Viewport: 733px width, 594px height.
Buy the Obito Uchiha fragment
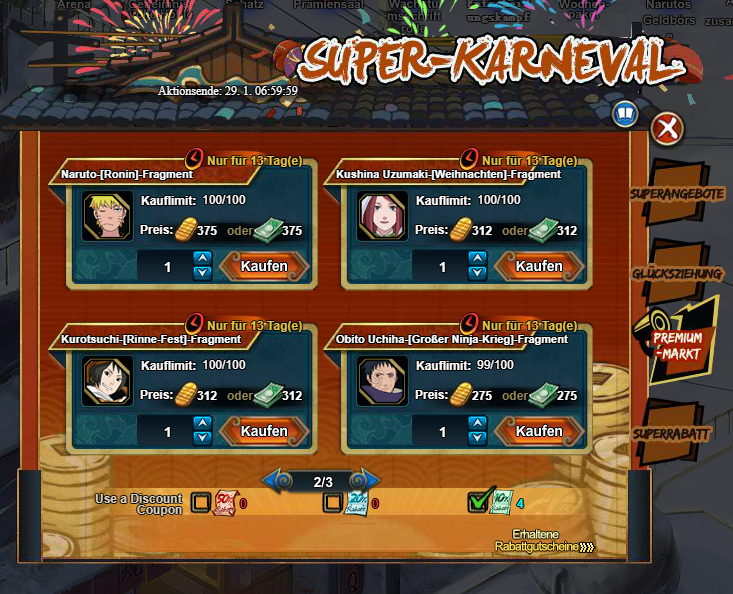539,432
